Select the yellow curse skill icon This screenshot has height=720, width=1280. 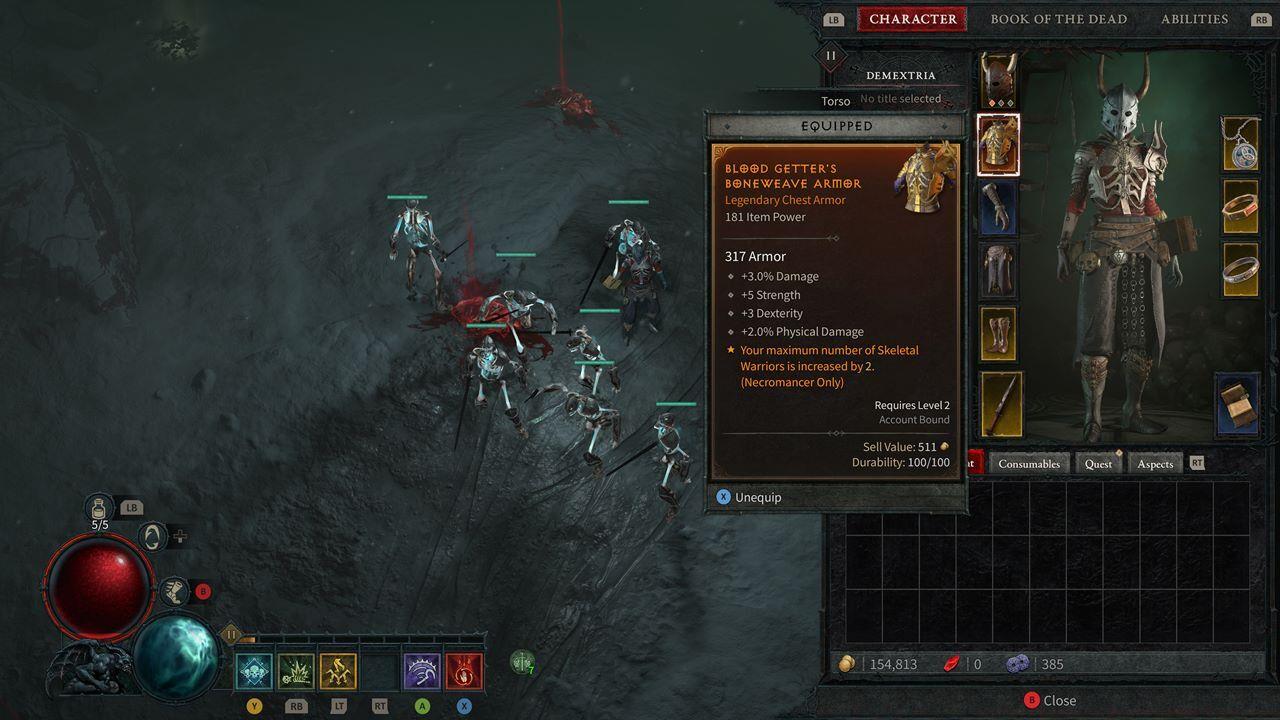pyautogui.click(x=338, y=670)
